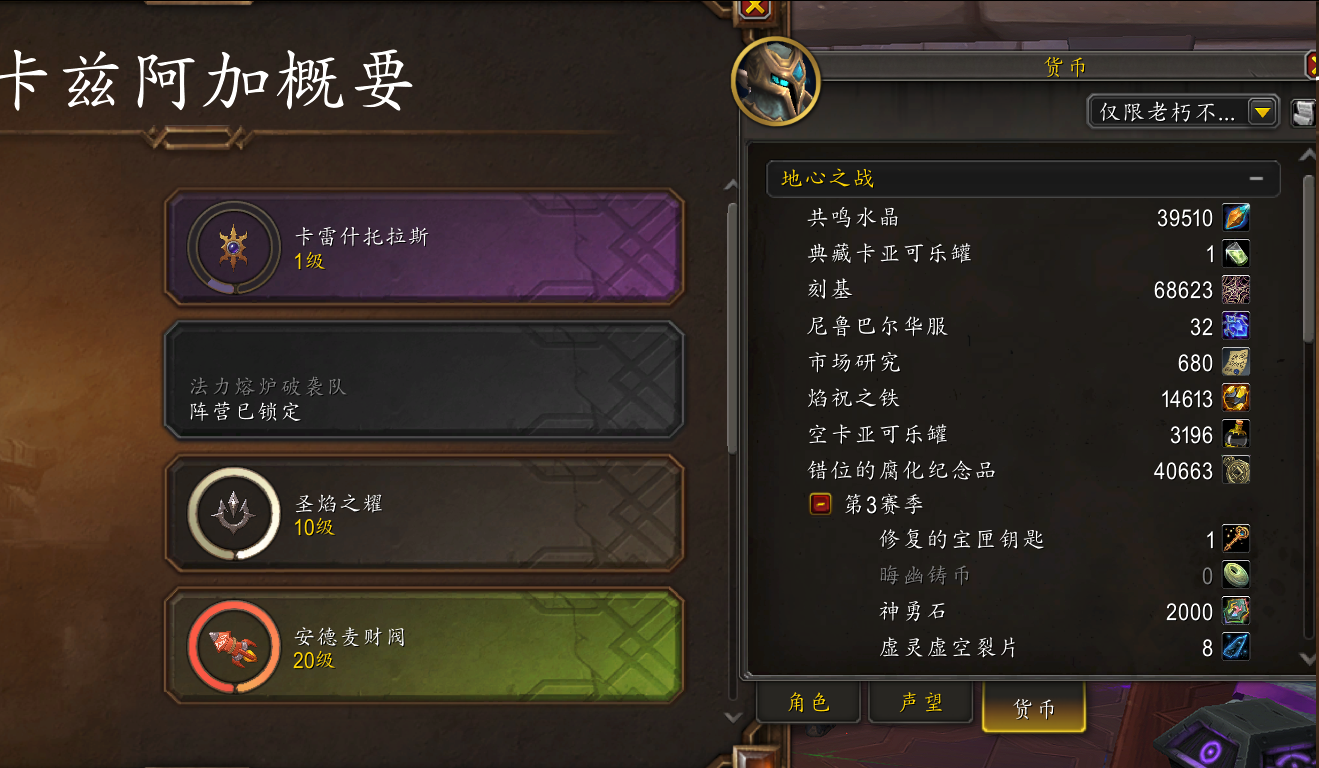Image resolution: width=1319 pixels, height=768 pixels.
Task: Select the 尼鲁巴尔华服 currency icon
Action: [x=1236, y=325]
